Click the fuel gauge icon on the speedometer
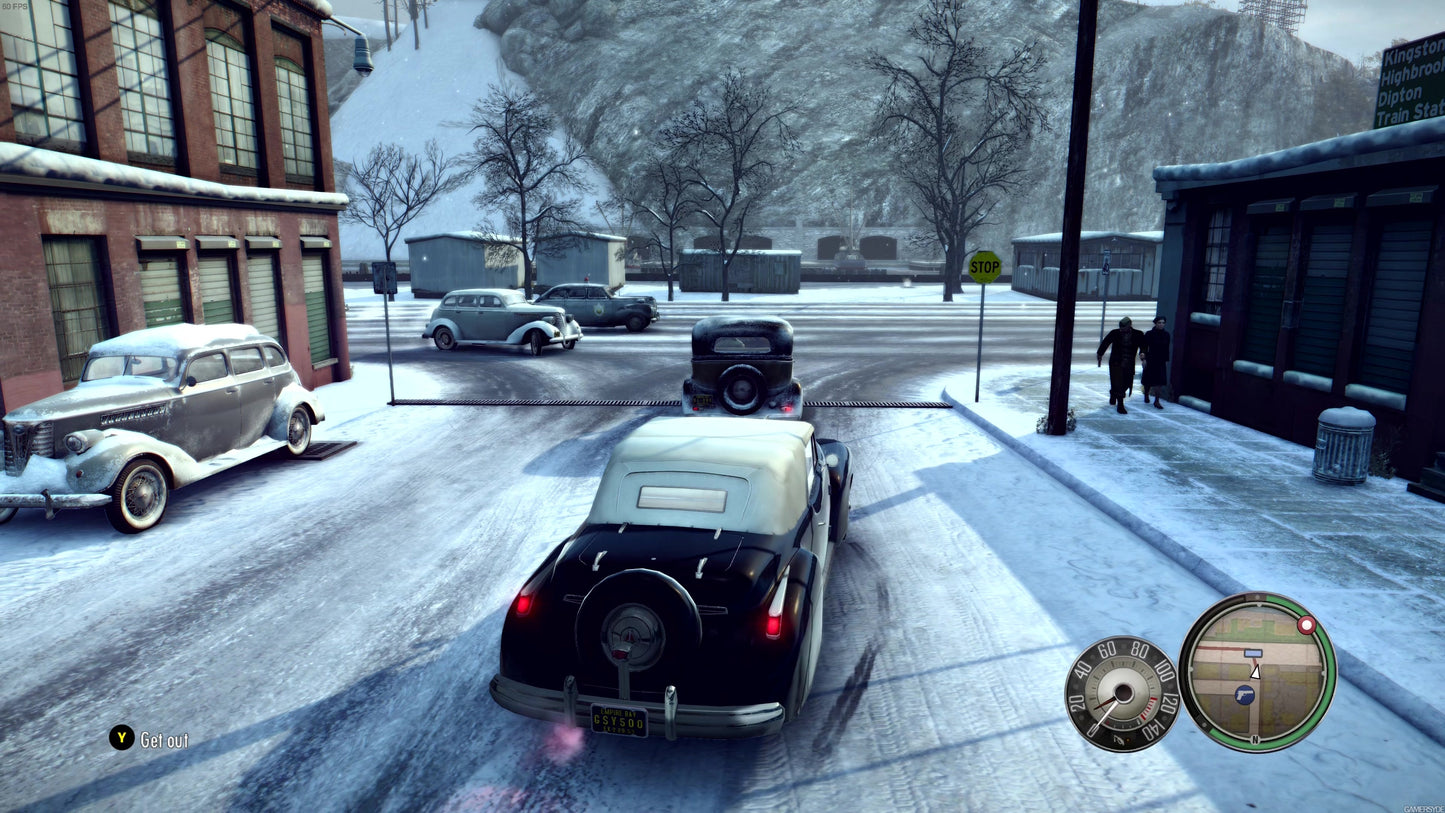The height and width of the screenshot is (813, 1445). click(1118, 740)
